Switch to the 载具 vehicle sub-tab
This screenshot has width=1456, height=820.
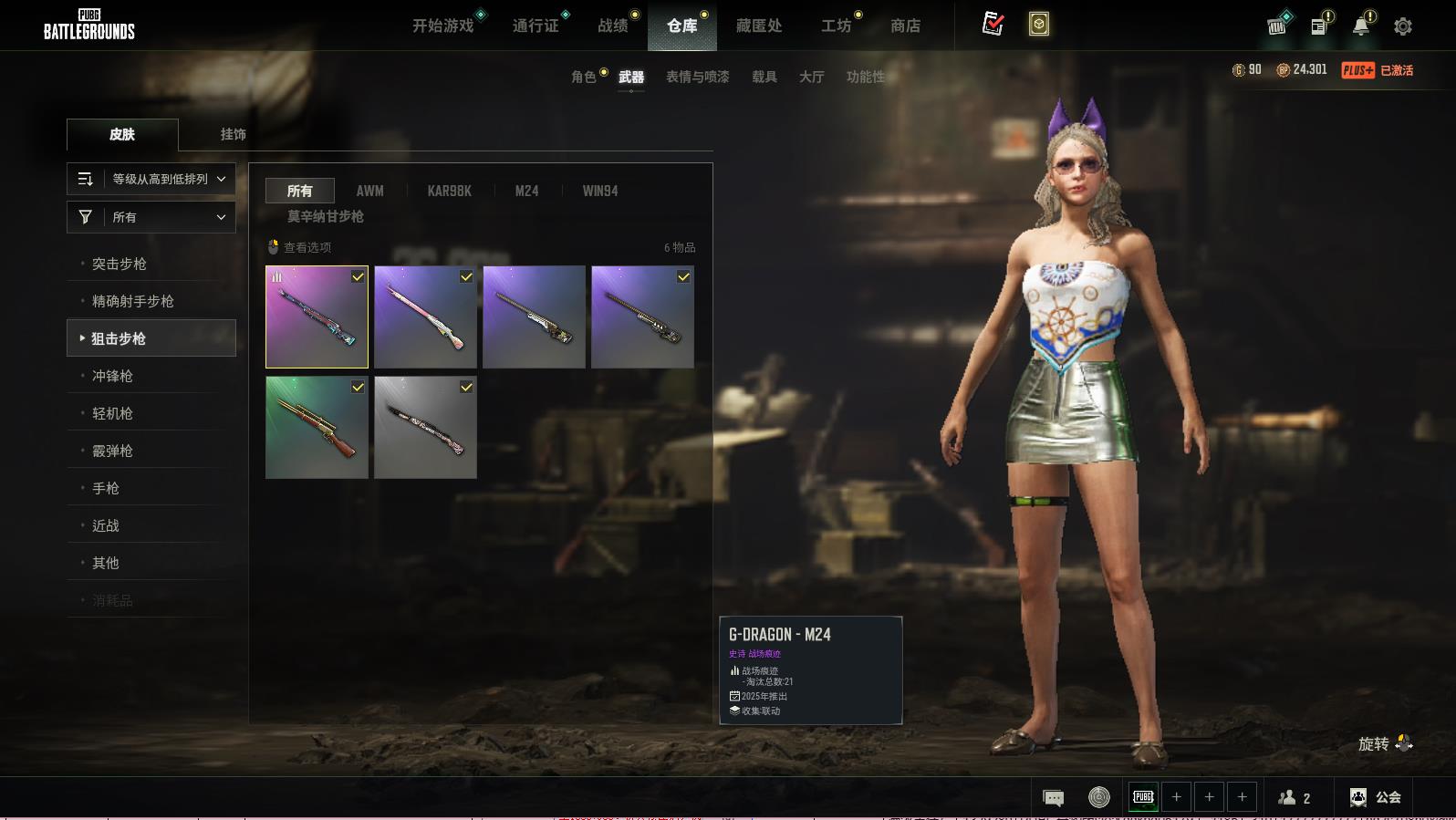764,77
